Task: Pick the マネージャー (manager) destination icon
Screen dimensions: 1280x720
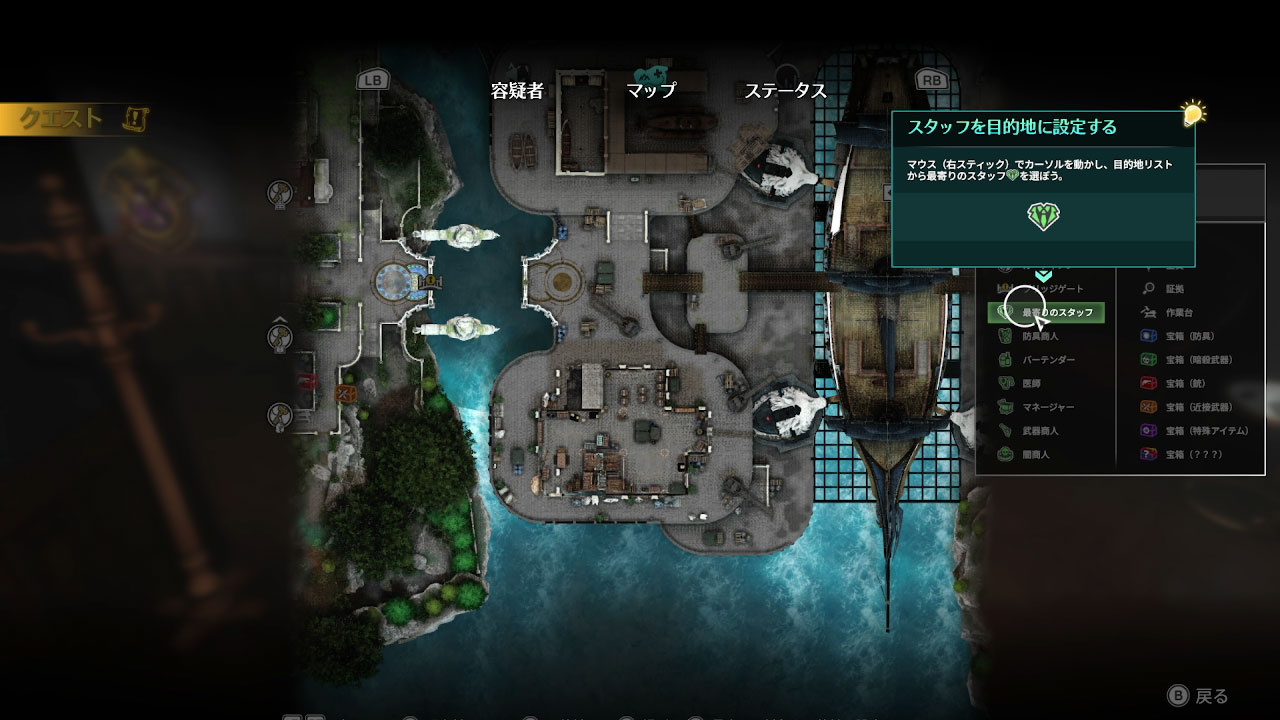Action: tap(1004, 407)
